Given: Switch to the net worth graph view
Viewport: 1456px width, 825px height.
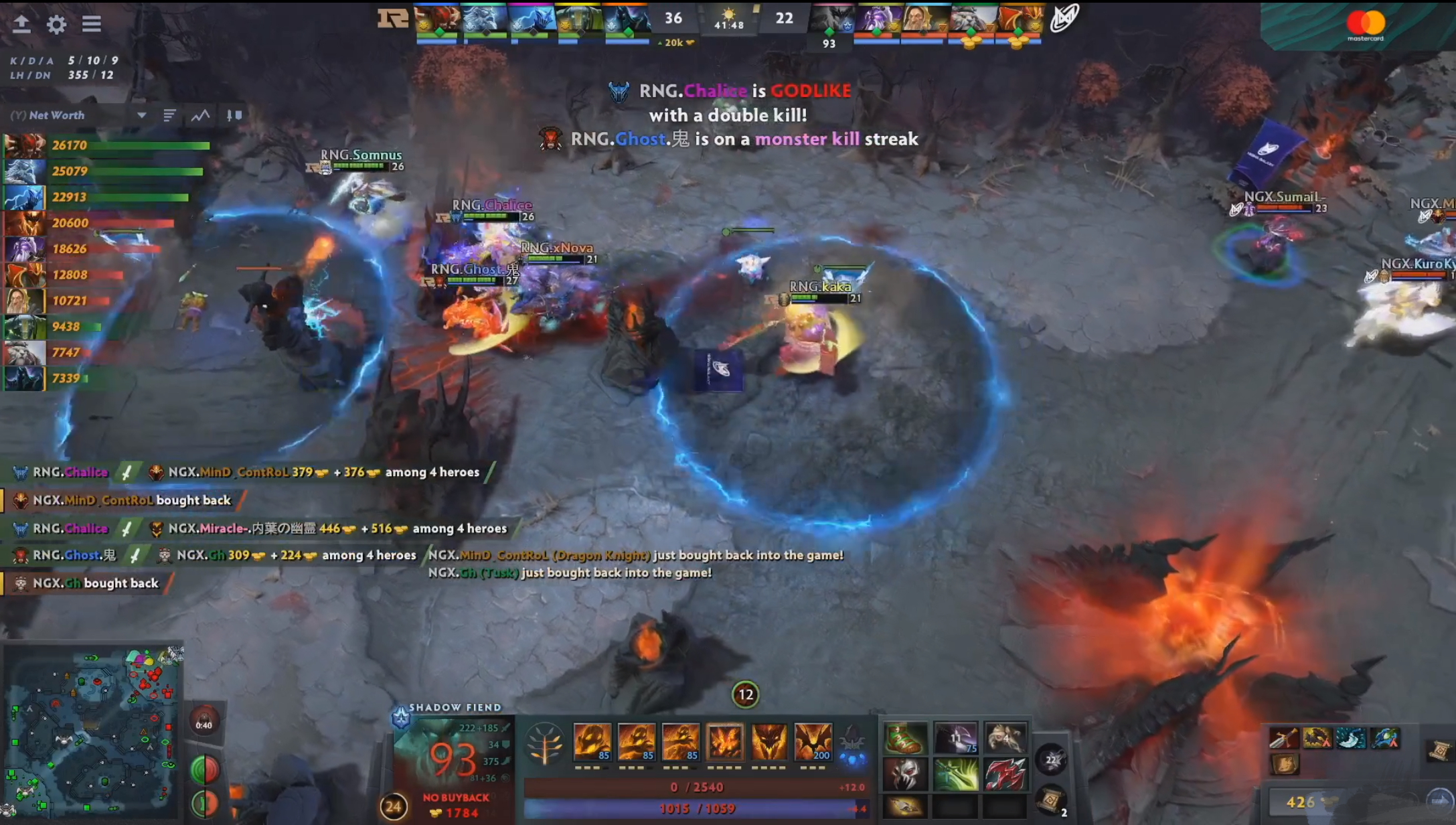Looking at the screenshot, I should 199,115.
